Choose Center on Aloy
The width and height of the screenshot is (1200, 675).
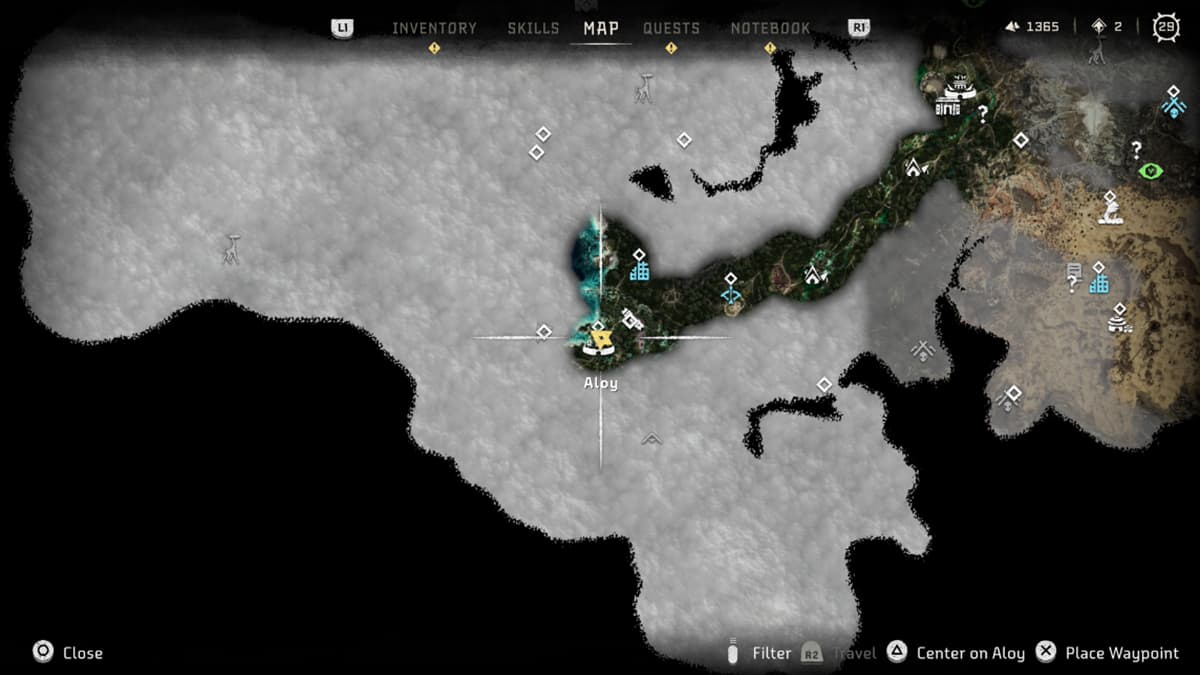970,653
